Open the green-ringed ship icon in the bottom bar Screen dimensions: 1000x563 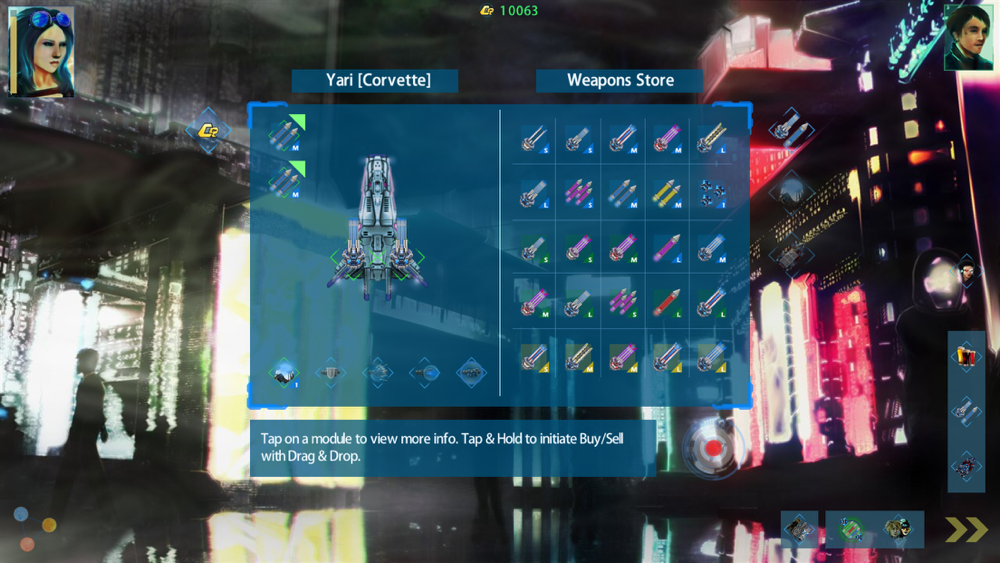coord(851,529)
